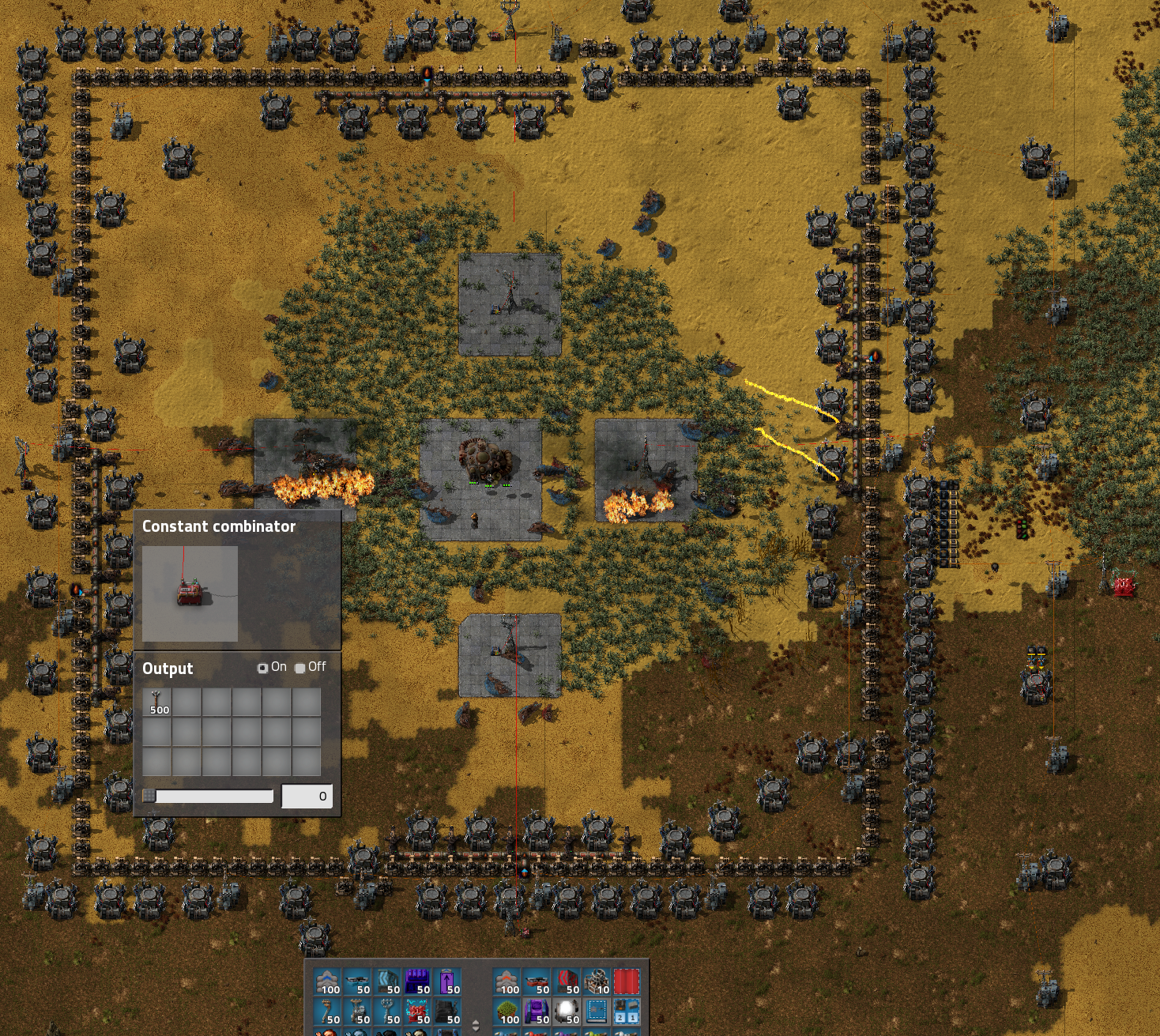Select the blue express transport belt slot
This screenshot has height=1036, width=1160.
327,981
